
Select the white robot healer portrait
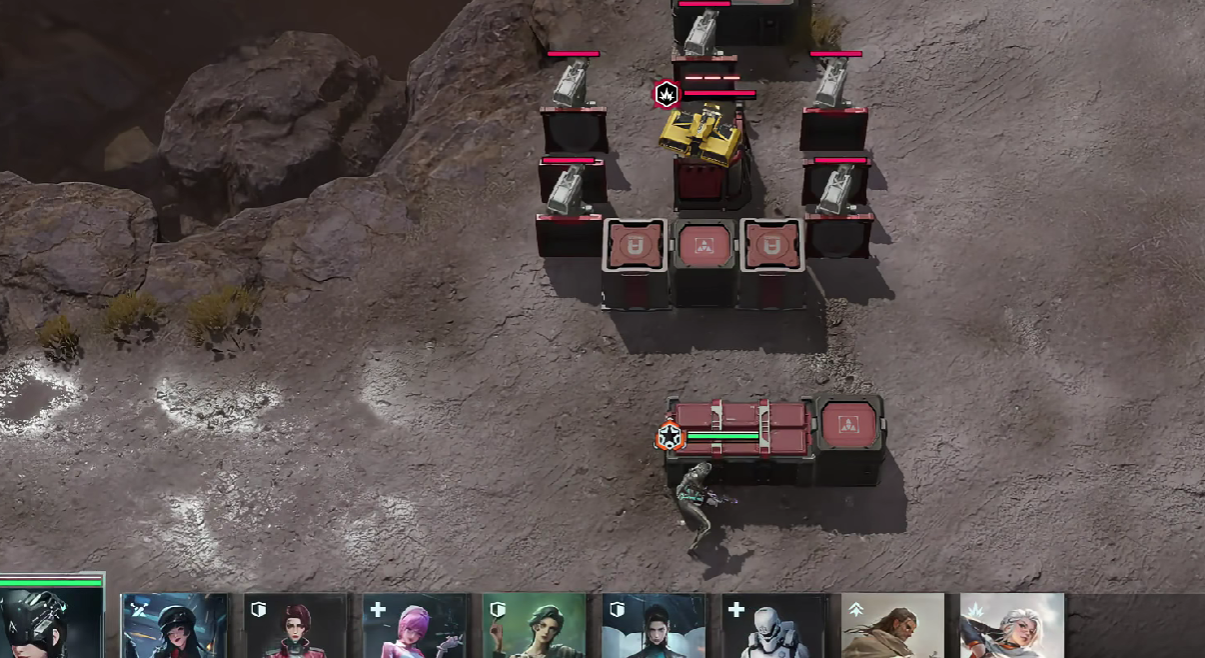(773, 626)
